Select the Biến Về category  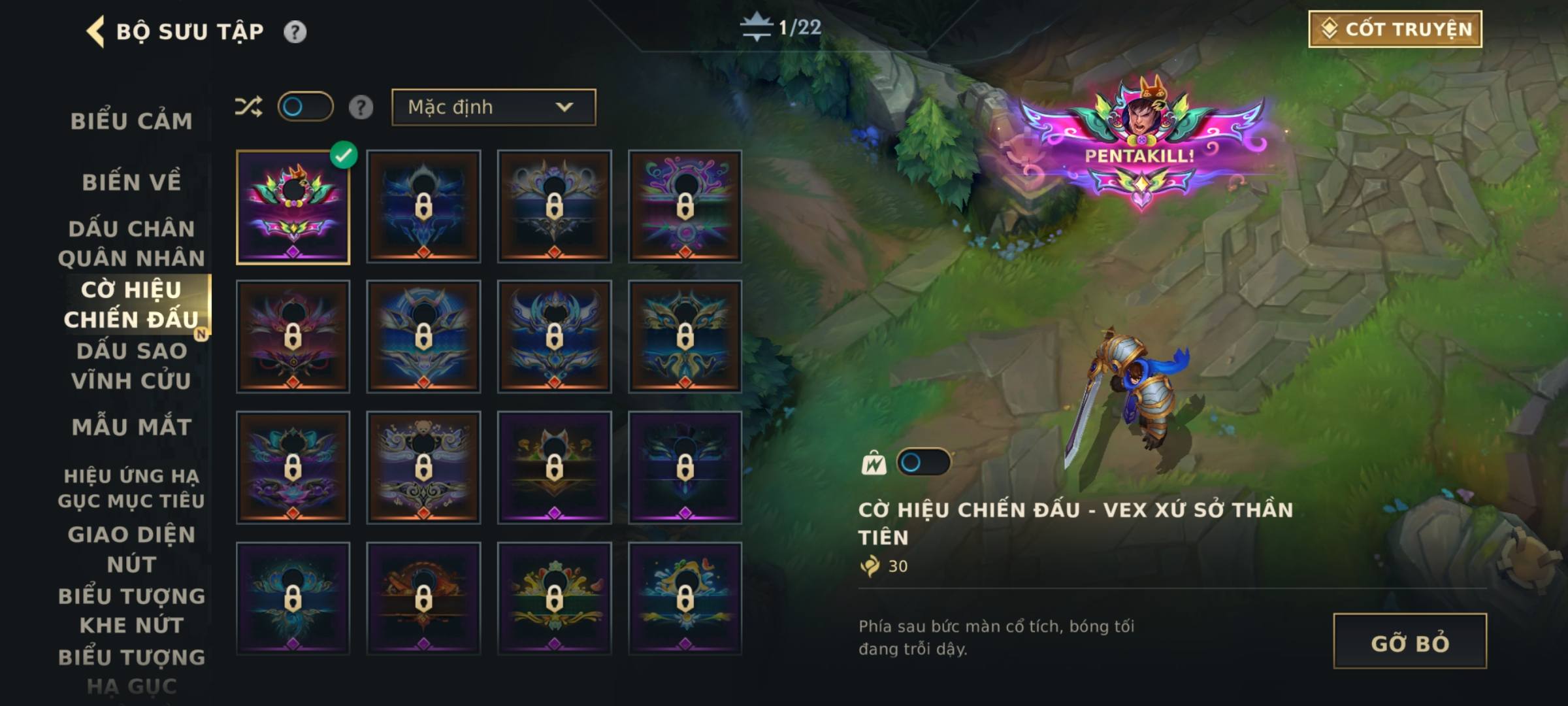[x=131, y=182]
